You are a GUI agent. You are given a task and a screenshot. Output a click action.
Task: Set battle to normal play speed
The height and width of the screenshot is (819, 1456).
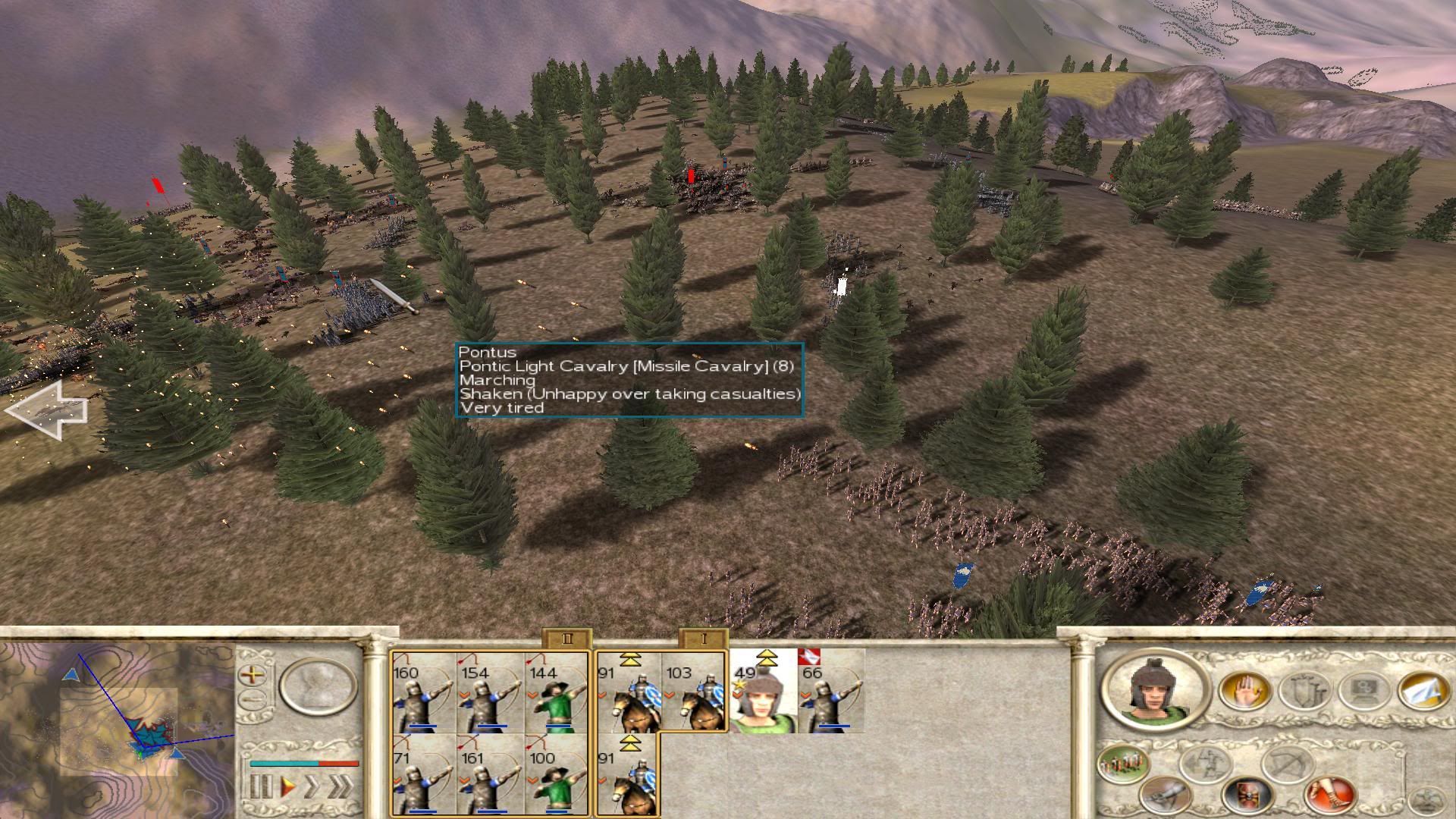click(x=288, y=787)
